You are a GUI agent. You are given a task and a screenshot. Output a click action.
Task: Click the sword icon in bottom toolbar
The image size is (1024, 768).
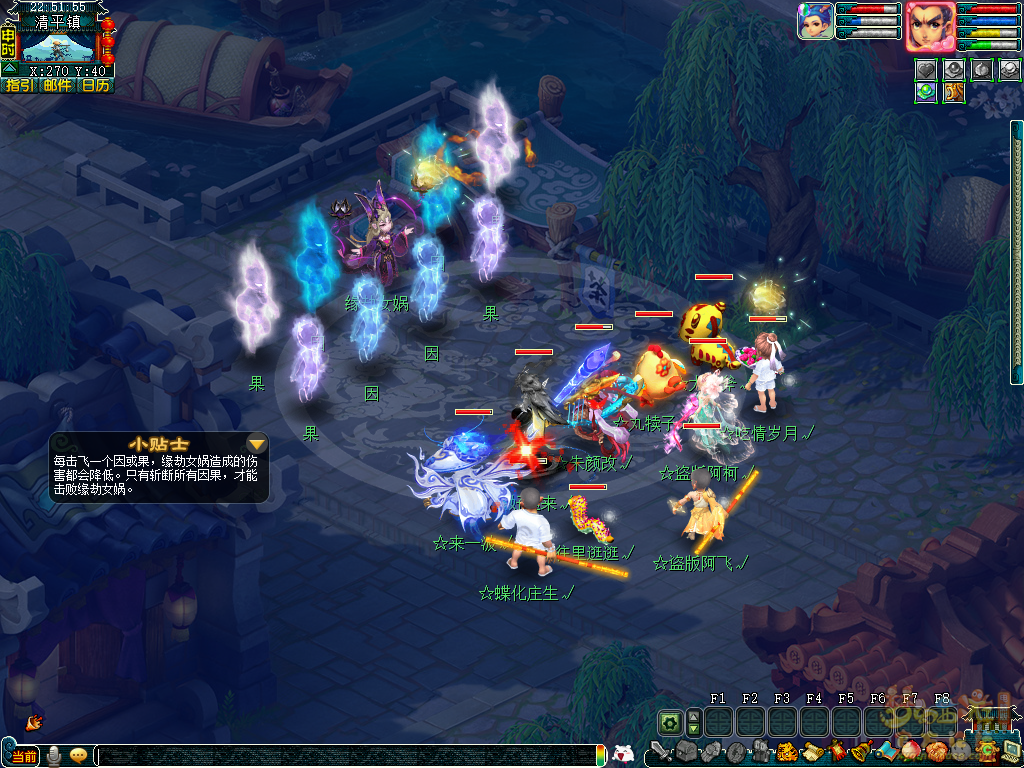[660, 751]
